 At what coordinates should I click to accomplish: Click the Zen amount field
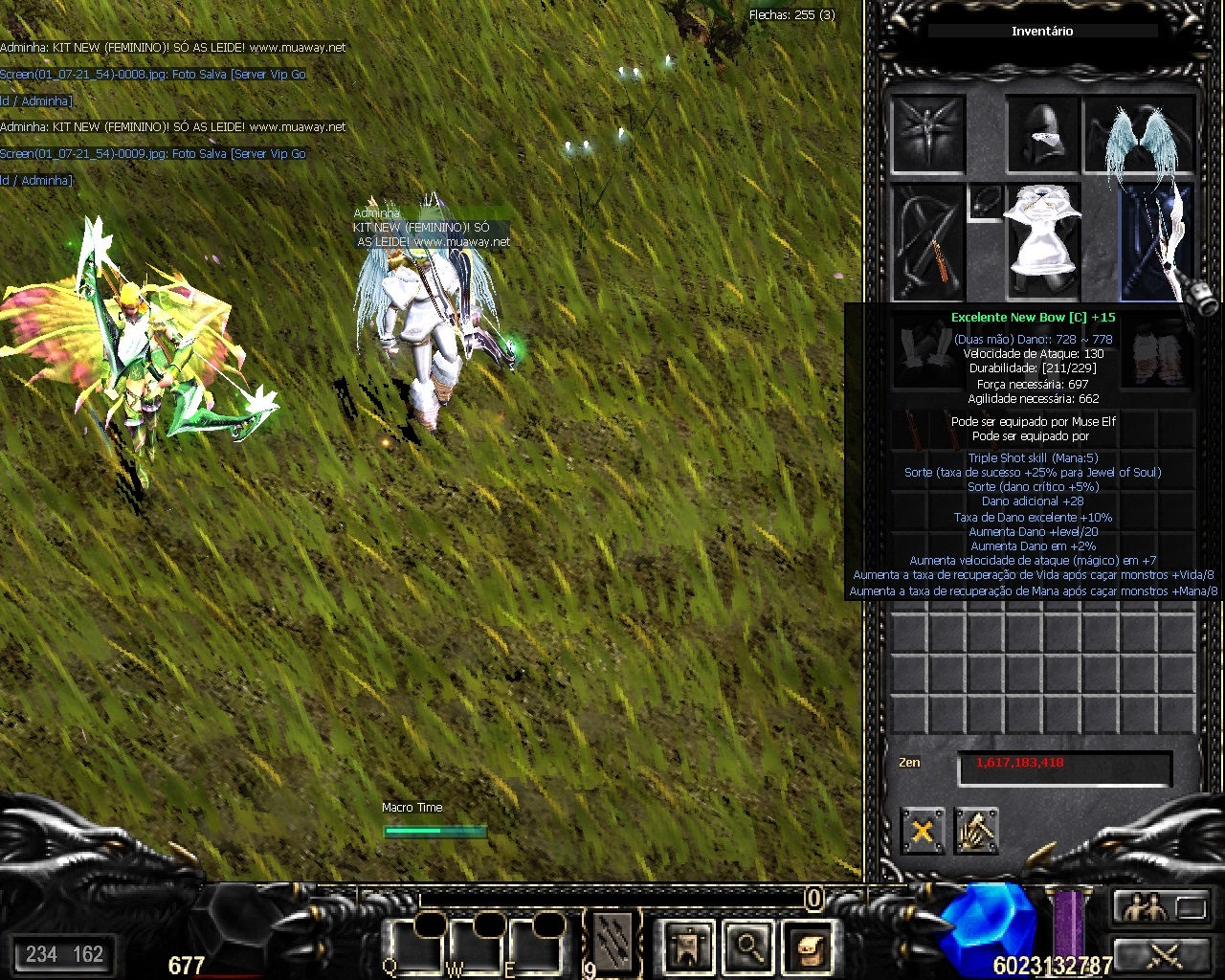coord(1064,767)
